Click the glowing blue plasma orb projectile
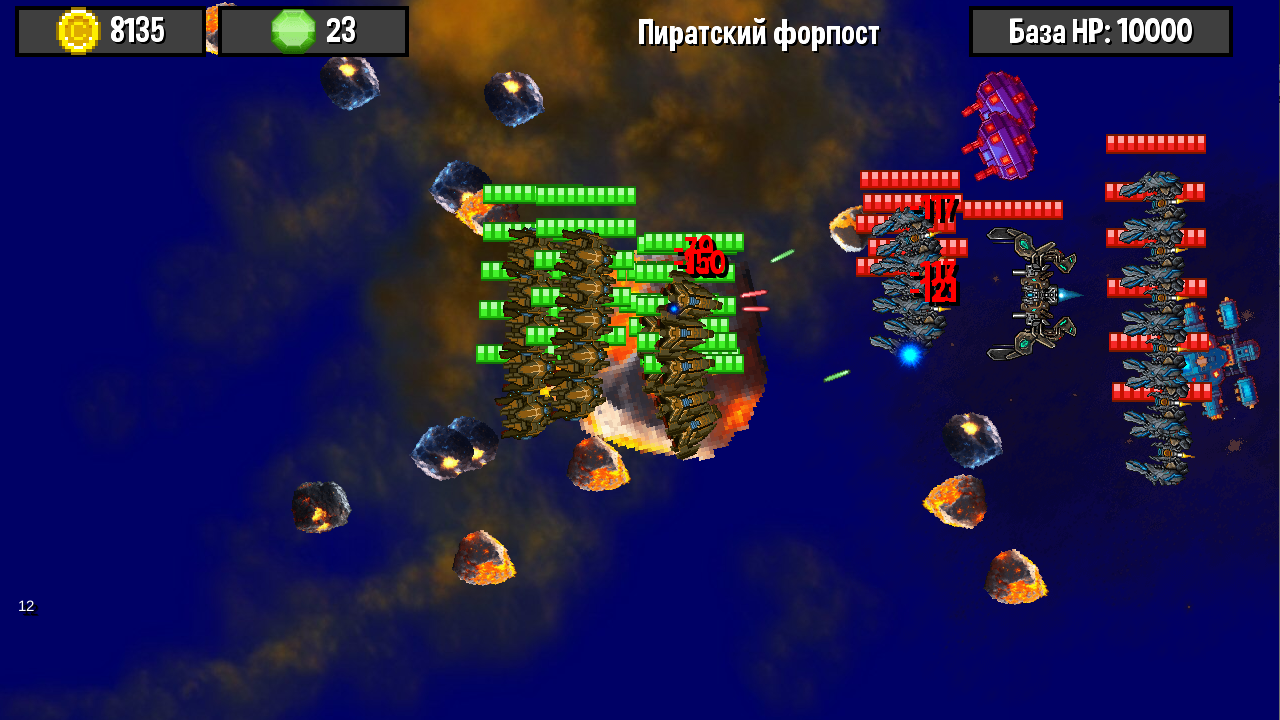 pyautogui.click(x=908, y=354)
